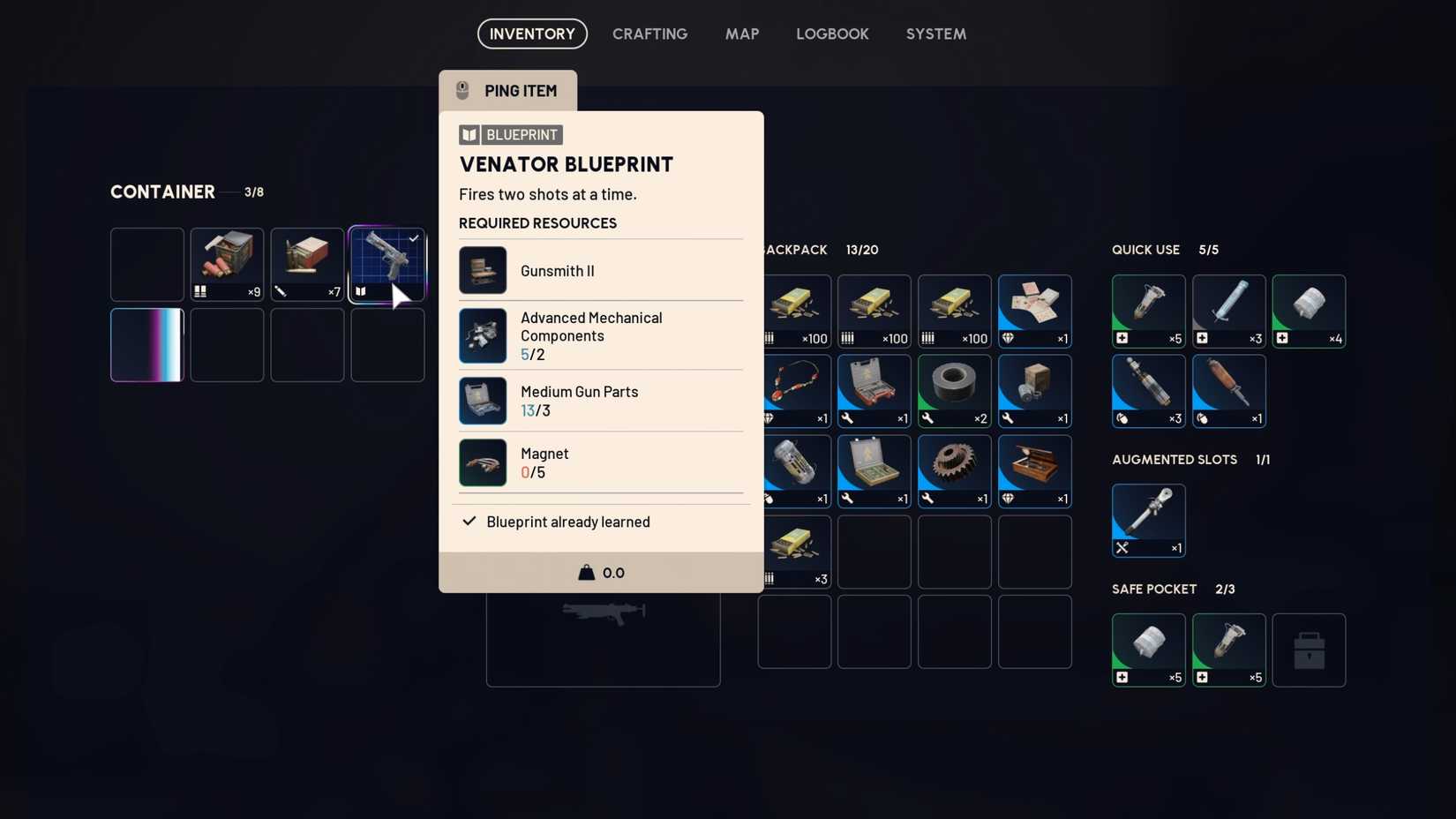Click the PING ITEM button
Image resolution: width=1456 pixels, height=819 pixels.
[508, 89]
